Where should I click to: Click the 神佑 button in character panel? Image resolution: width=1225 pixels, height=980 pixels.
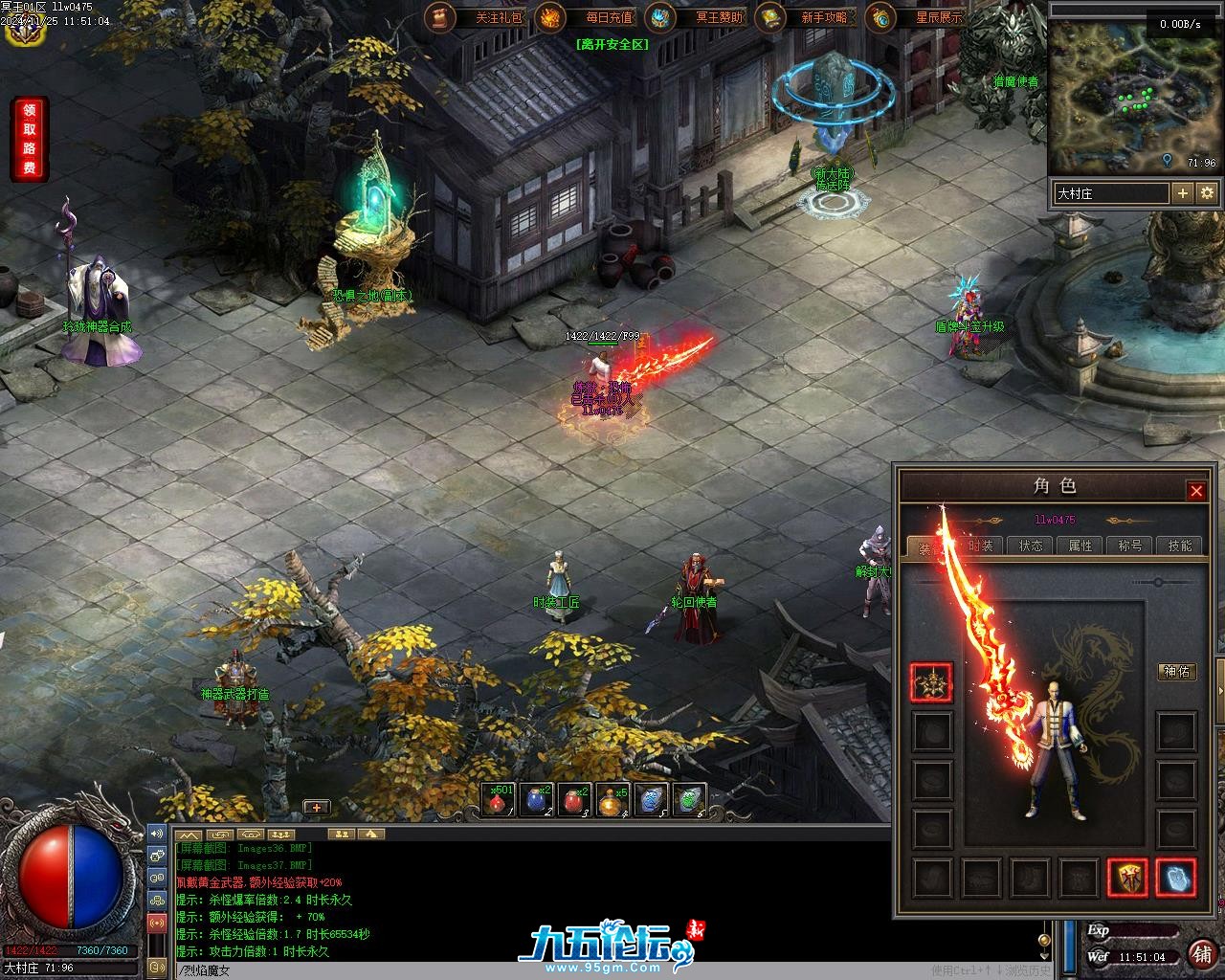[x=1176, y=672]
